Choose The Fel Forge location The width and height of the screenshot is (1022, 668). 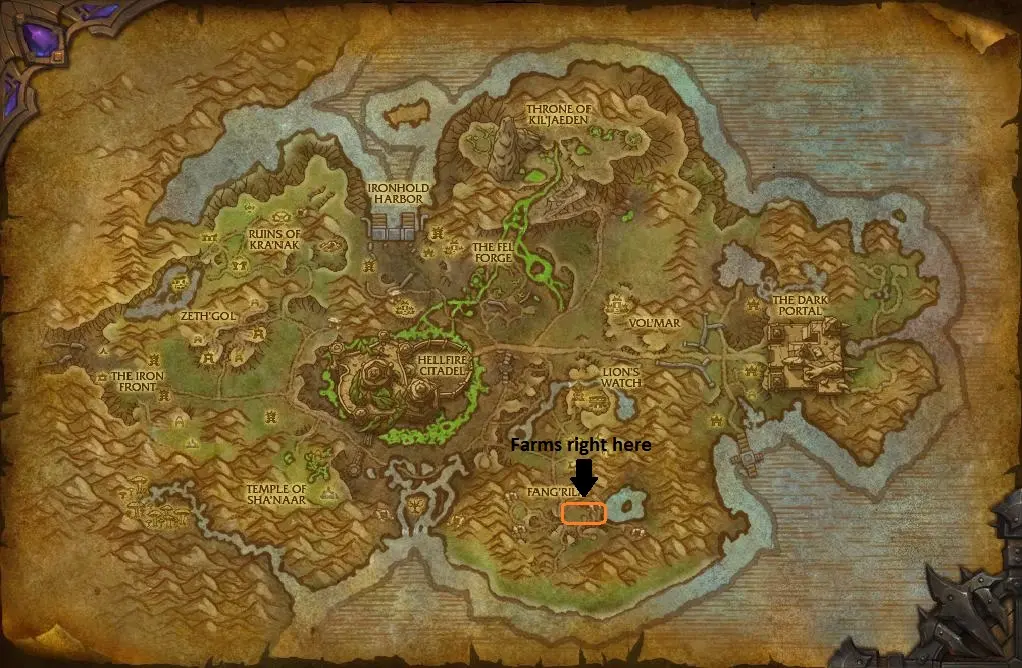[492, 252]
